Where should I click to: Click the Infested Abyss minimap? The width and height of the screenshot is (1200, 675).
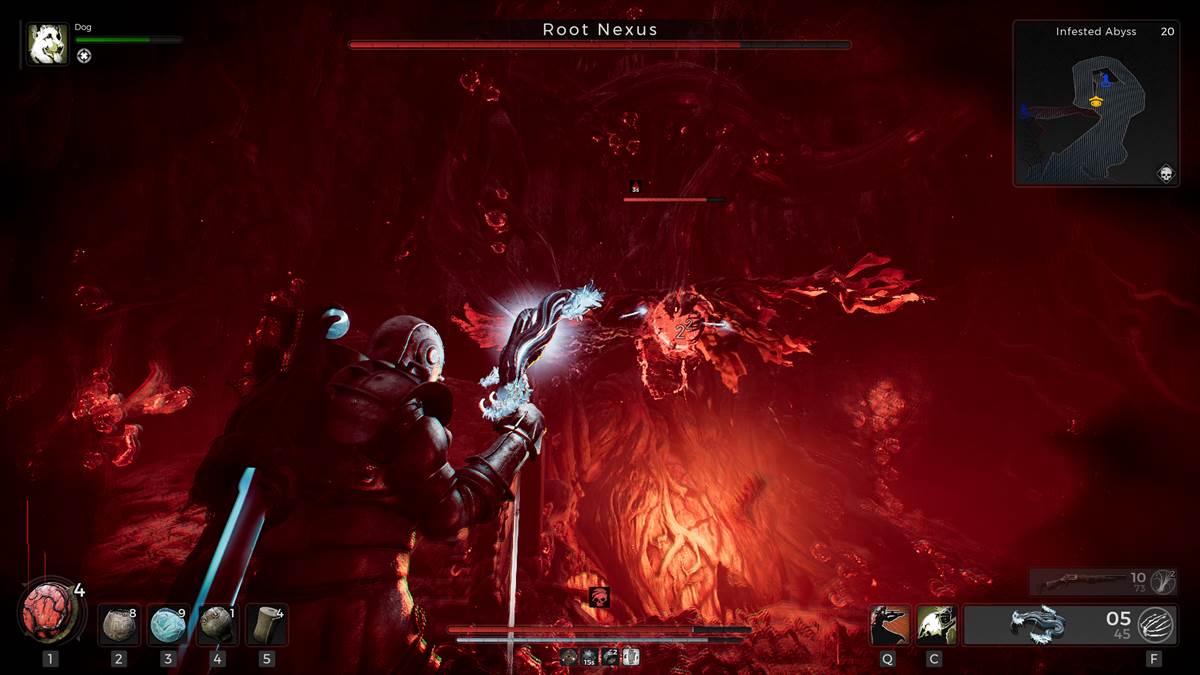tap(1093, 110)
